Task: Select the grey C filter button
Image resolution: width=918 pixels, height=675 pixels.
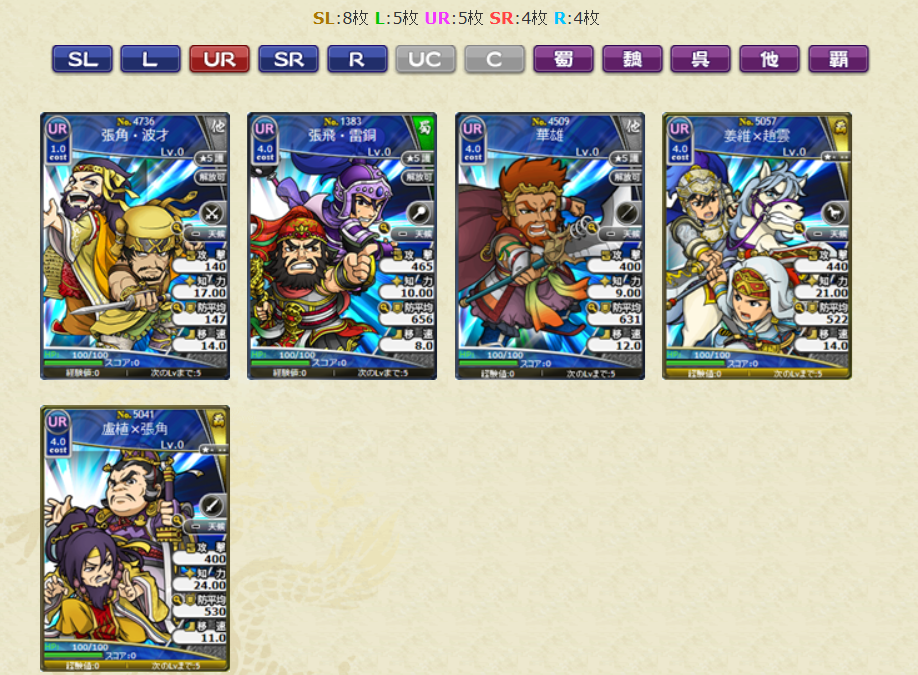Action: click(x=494, y=59)
